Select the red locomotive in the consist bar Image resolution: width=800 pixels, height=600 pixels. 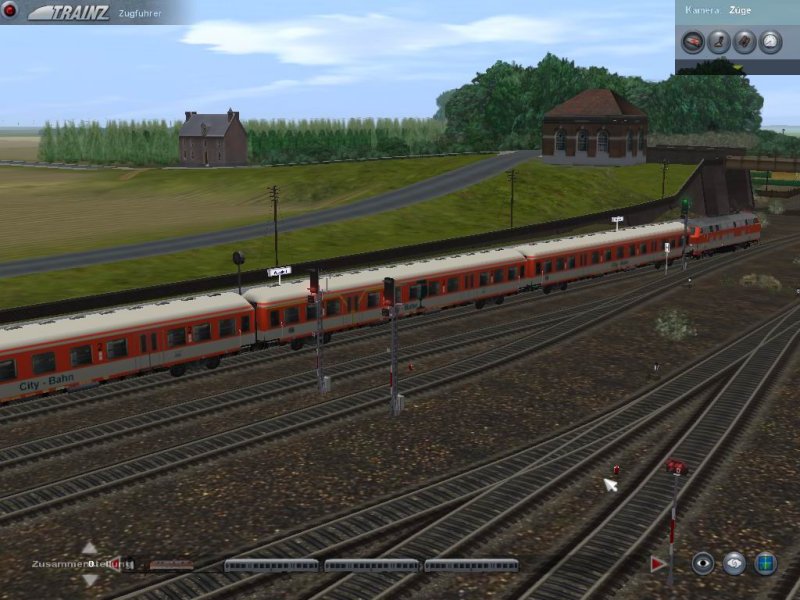click(x=172, y=565)
